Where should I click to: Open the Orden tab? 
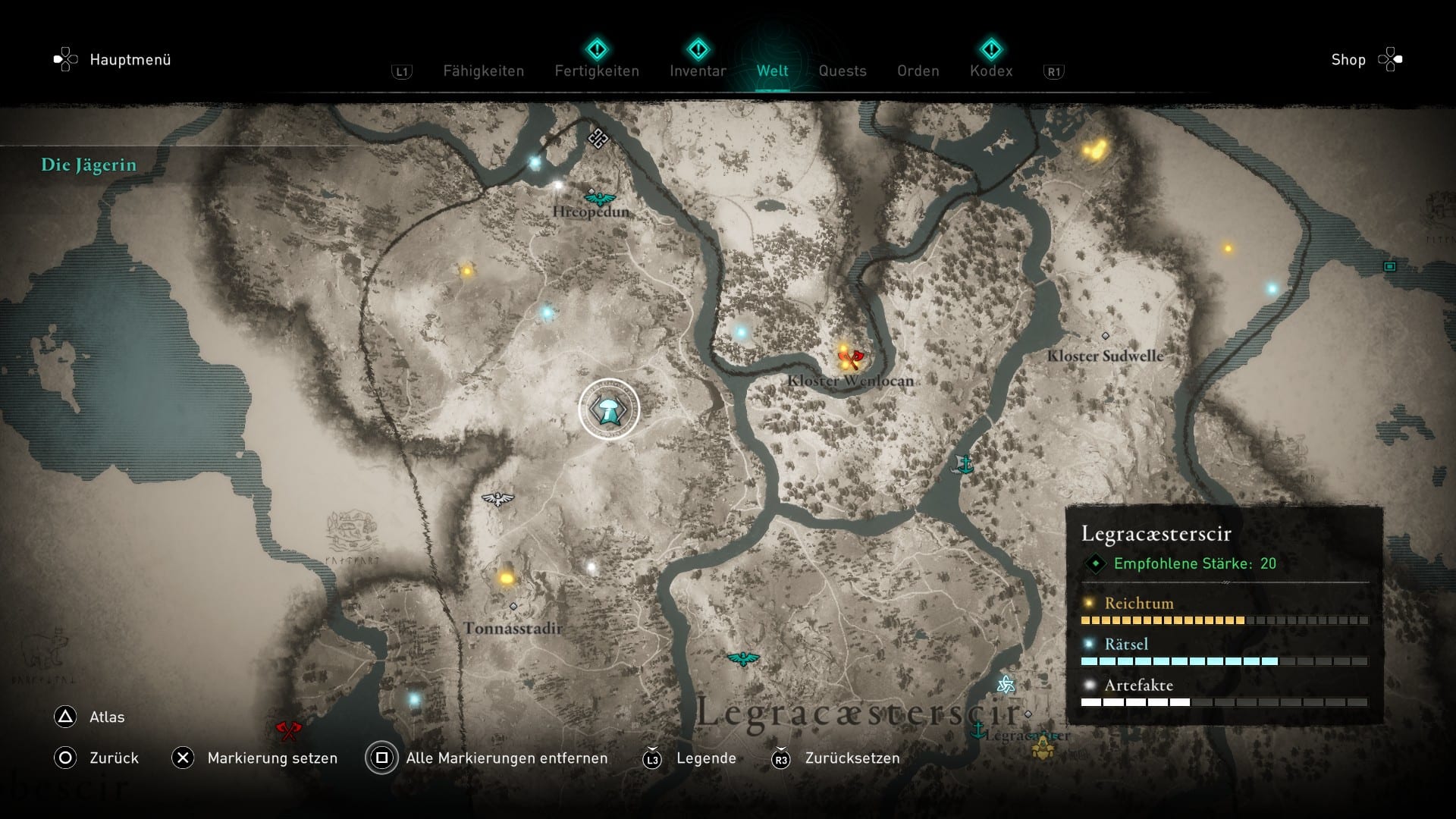[918, 71]
